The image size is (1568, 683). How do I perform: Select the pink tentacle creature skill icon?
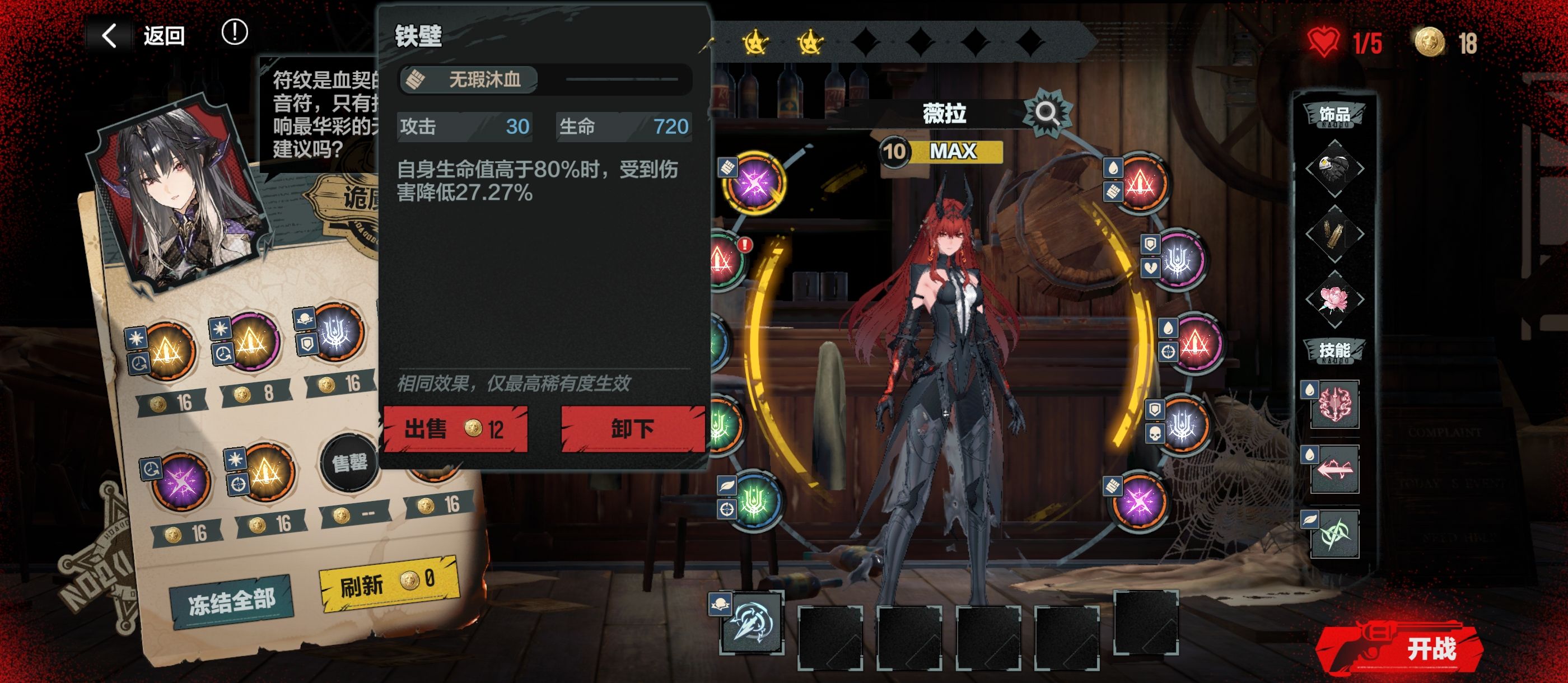pyautogui.click(x=1334, y=404)
